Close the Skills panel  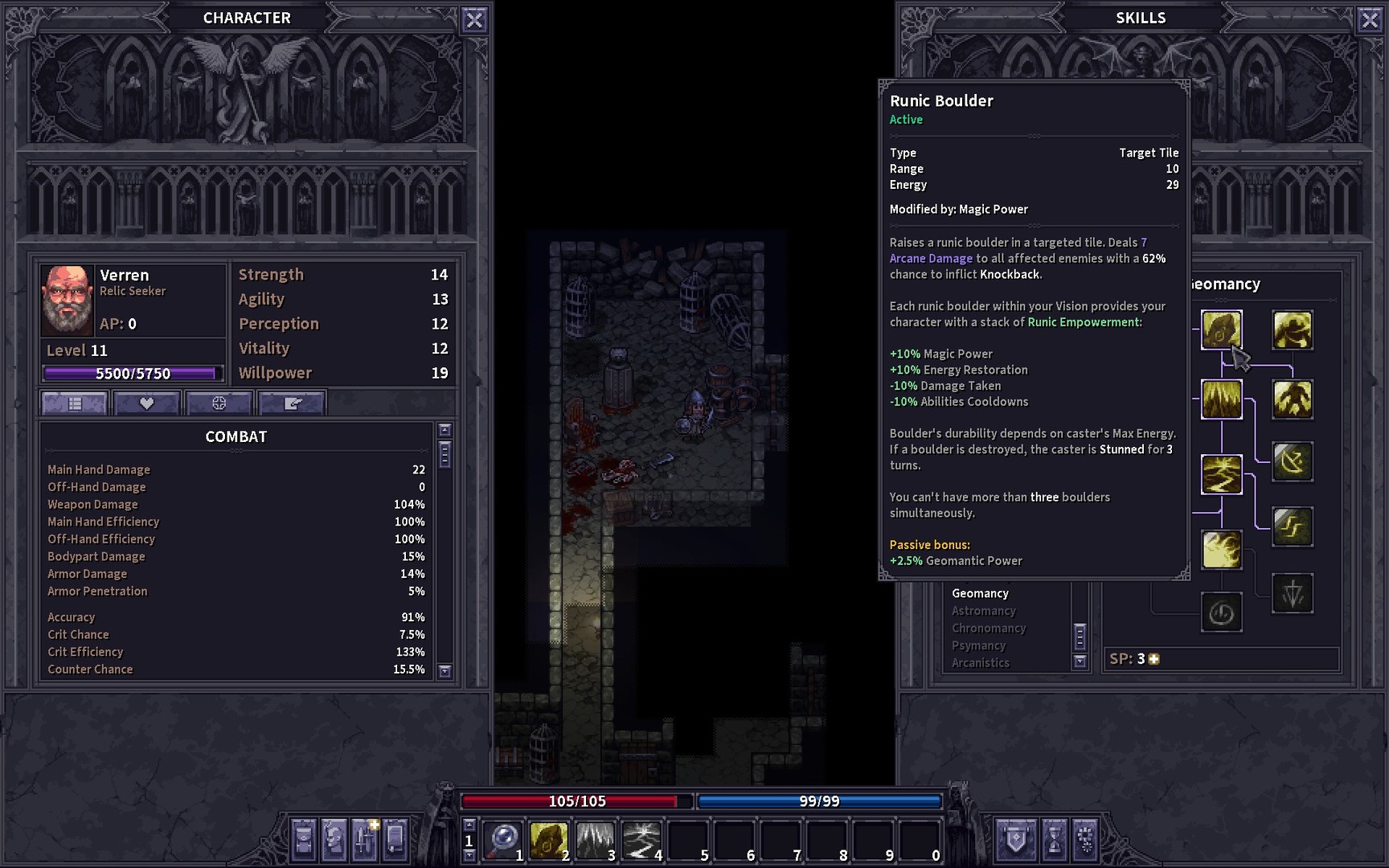pos(1370,20)
